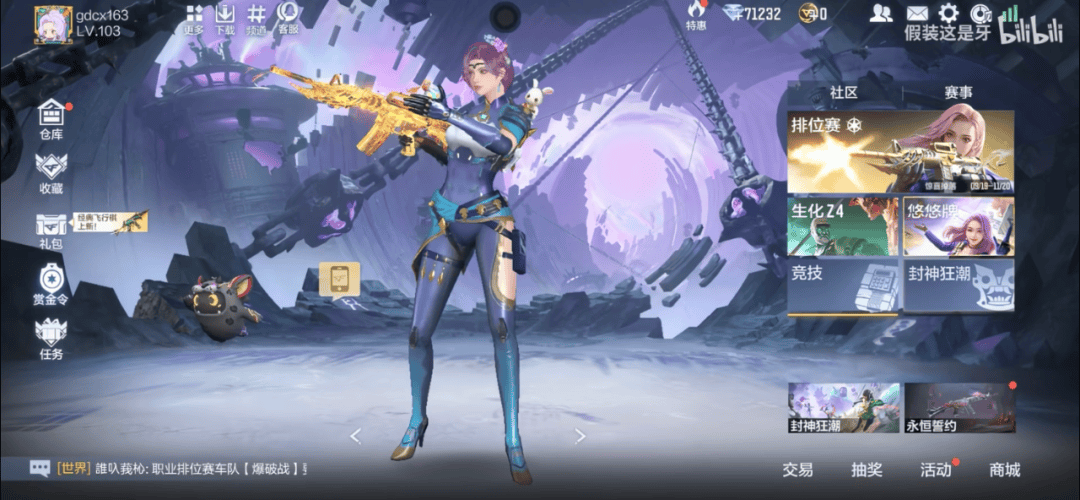Switch to the 社区 (Community) tab
1080x500 pixels.
[844, 92]
